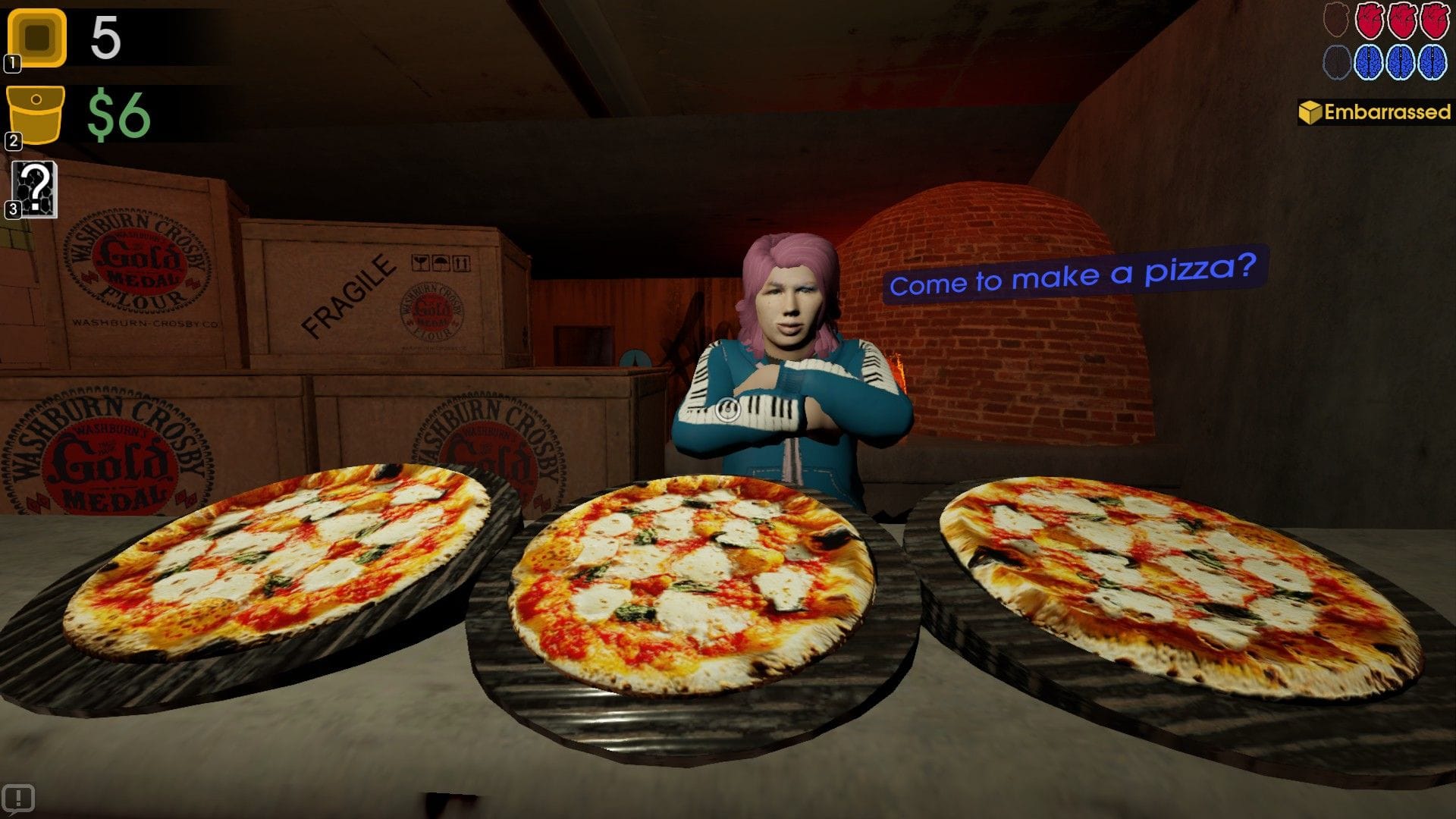Click the Embarrassed yellow cube status icon

tap(1311, 112)
